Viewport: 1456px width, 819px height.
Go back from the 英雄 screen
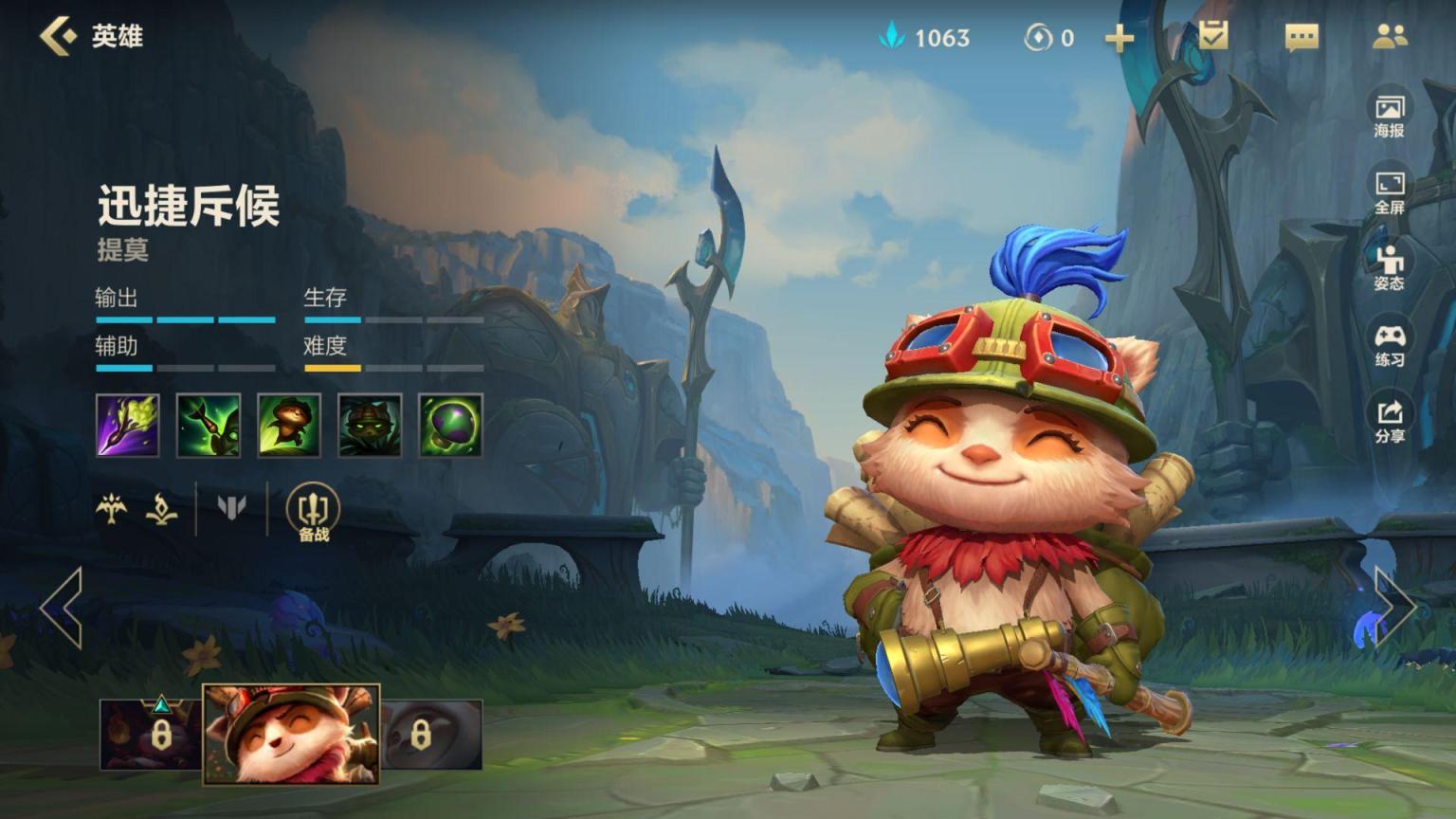[x=58, y=36]
